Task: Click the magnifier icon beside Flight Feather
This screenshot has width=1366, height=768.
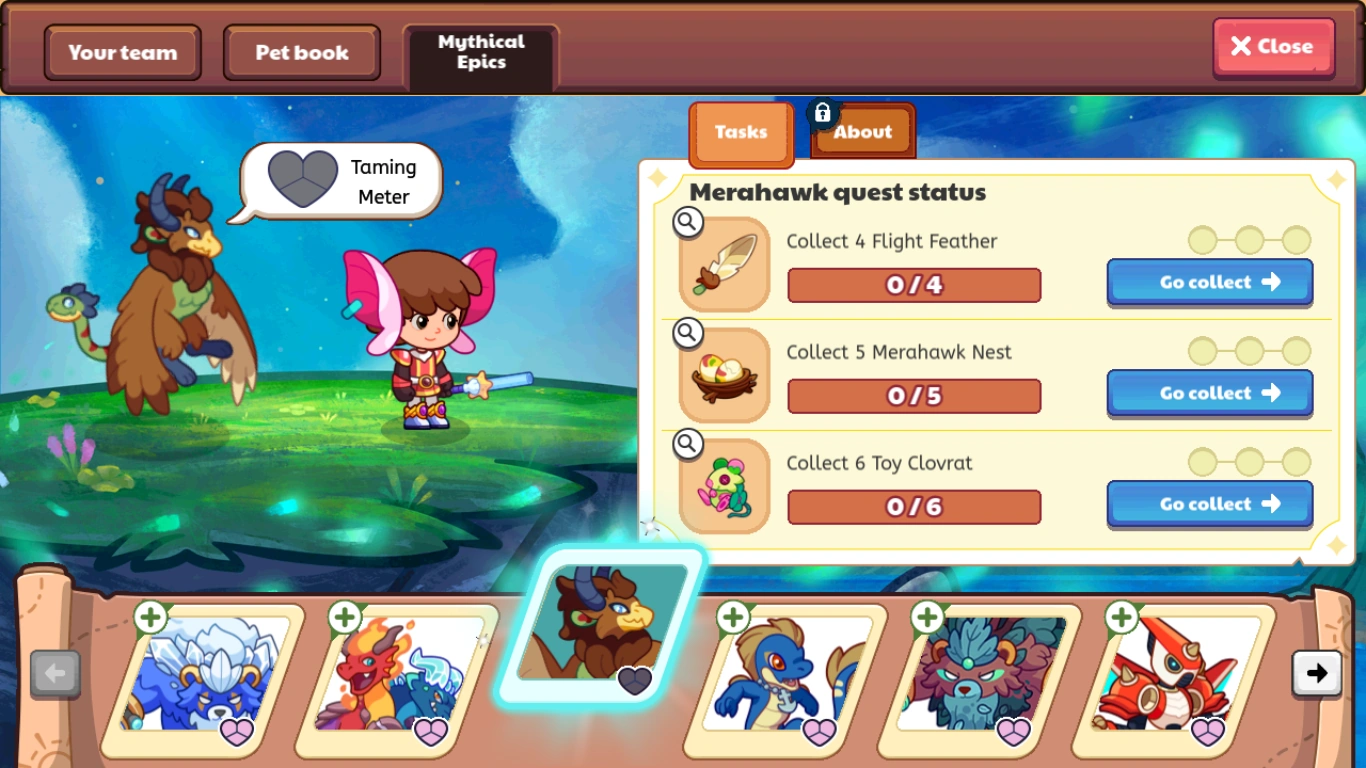Action: pos(687,222)
